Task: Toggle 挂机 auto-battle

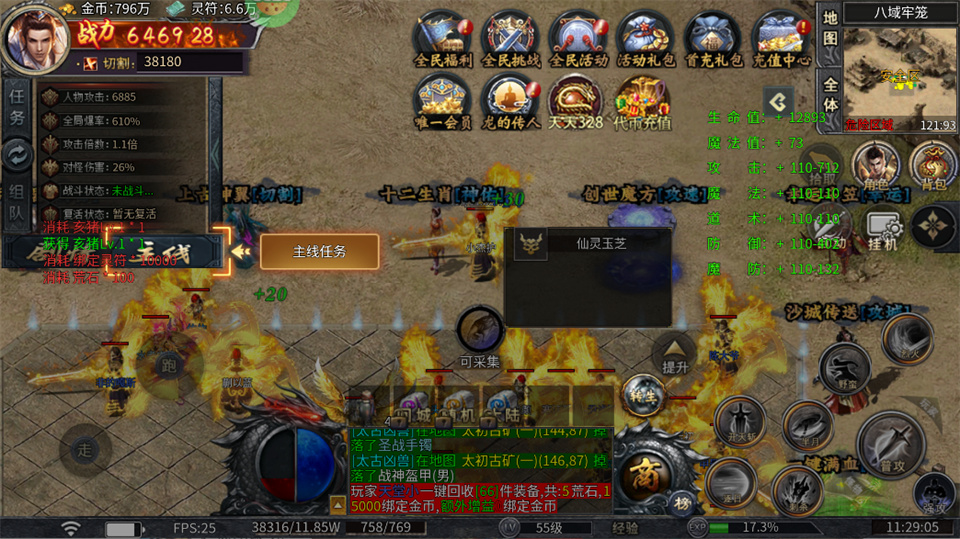Action: click(884, 231)
